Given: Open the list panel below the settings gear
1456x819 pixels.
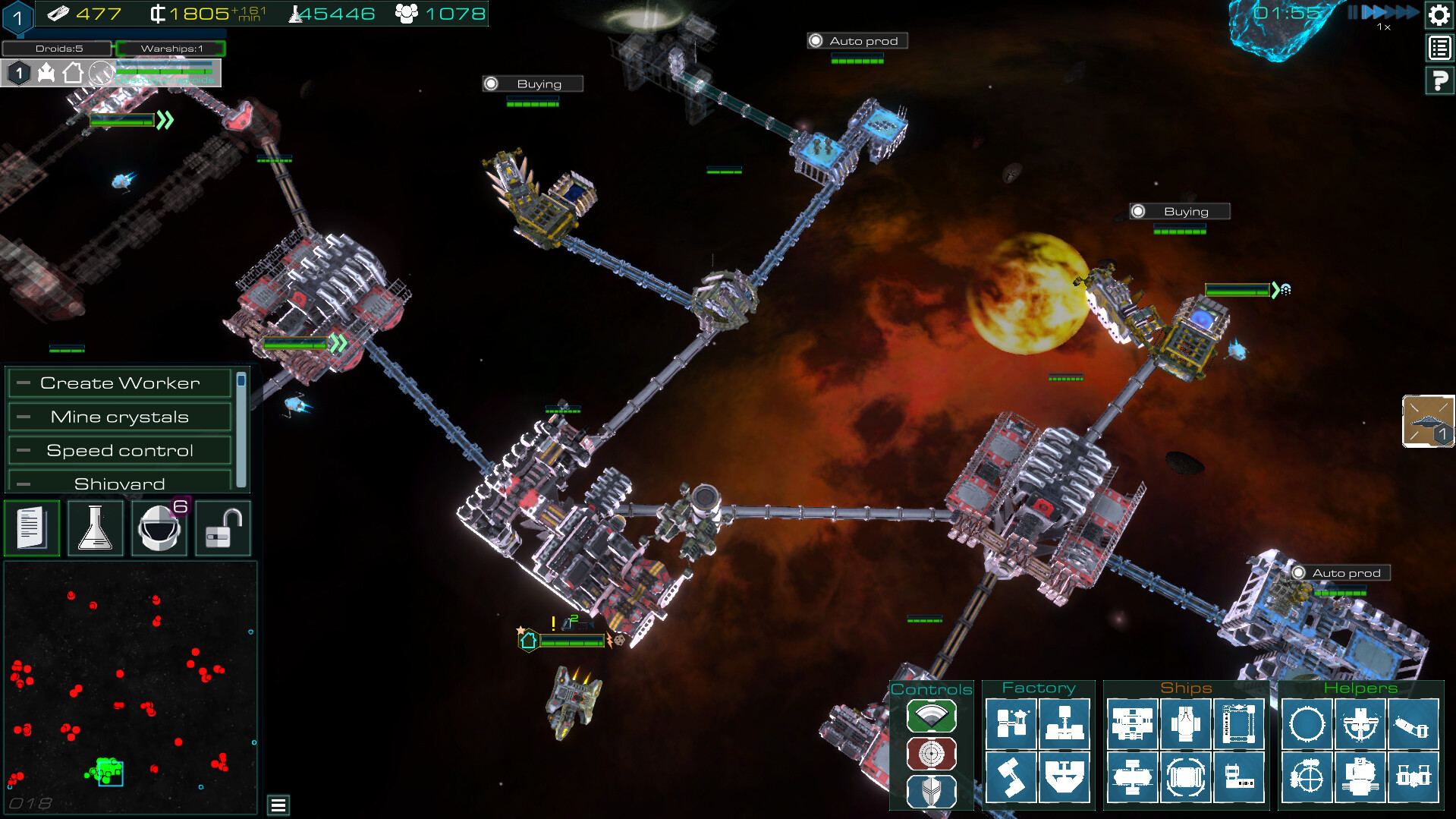Looking at the screenshot, I should (1439, 48).
